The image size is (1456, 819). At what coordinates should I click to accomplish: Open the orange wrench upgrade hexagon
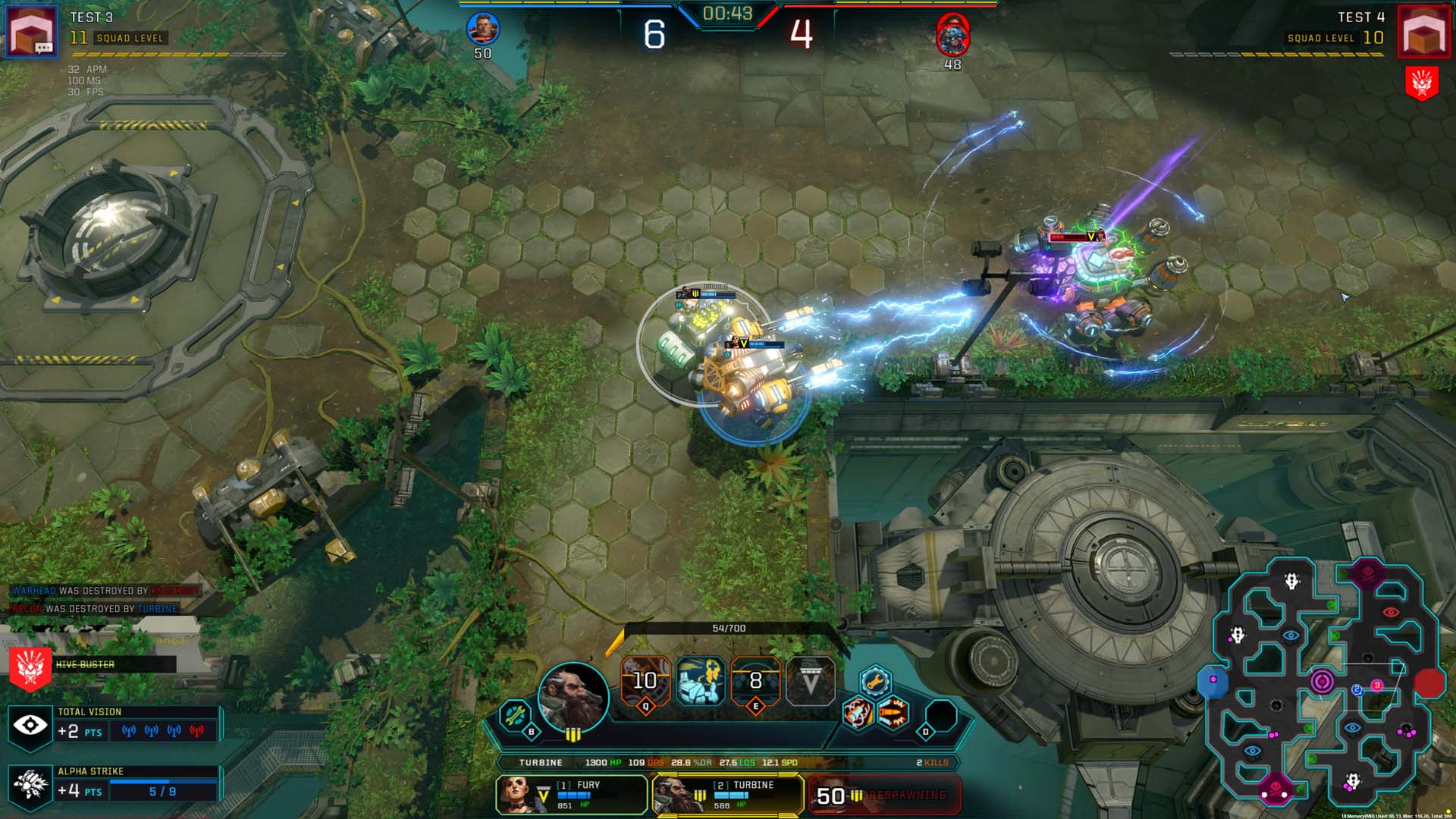(x=874, y=680)
